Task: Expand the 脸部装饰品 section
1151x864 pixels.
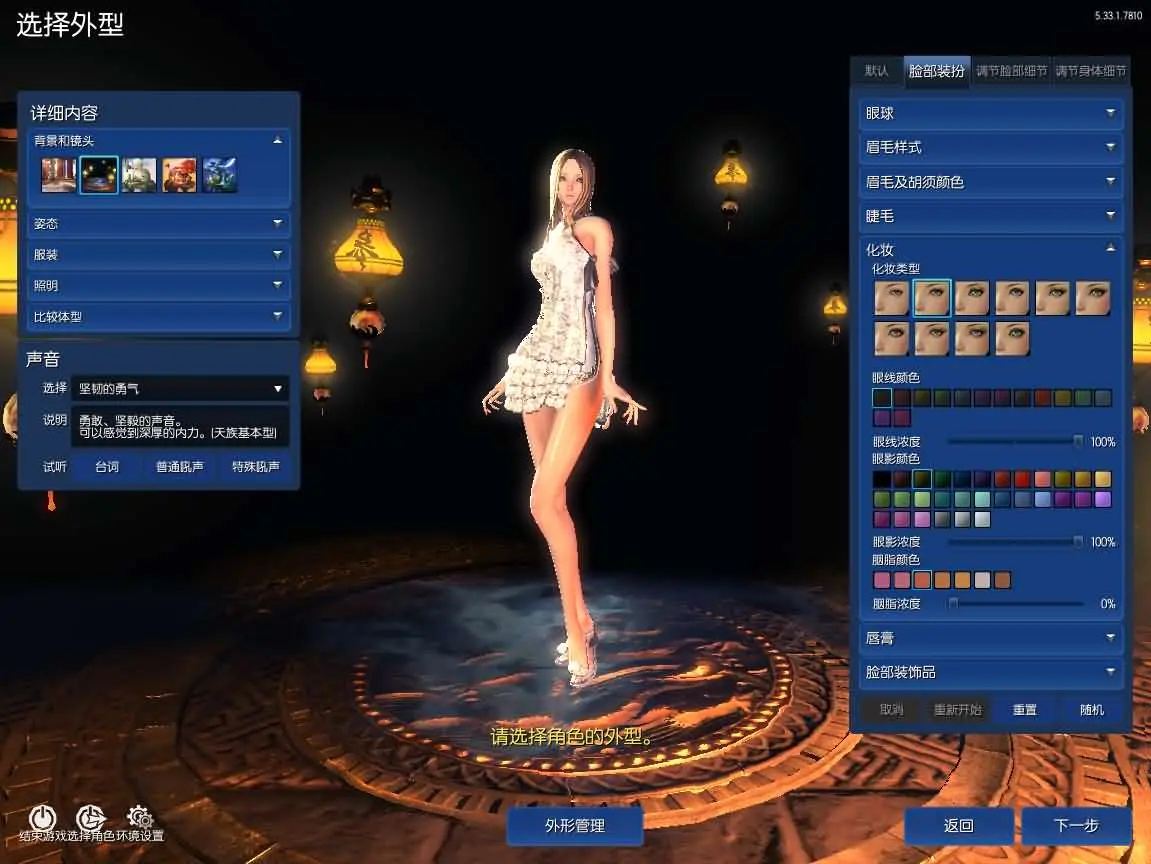Action: (x=990, y=672)
